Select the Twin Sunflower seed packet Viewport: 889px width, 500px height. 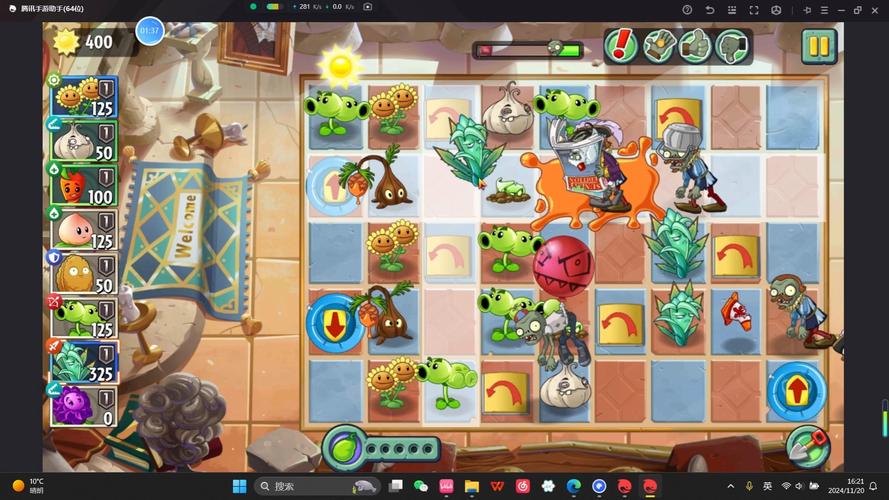click(84, 98)
